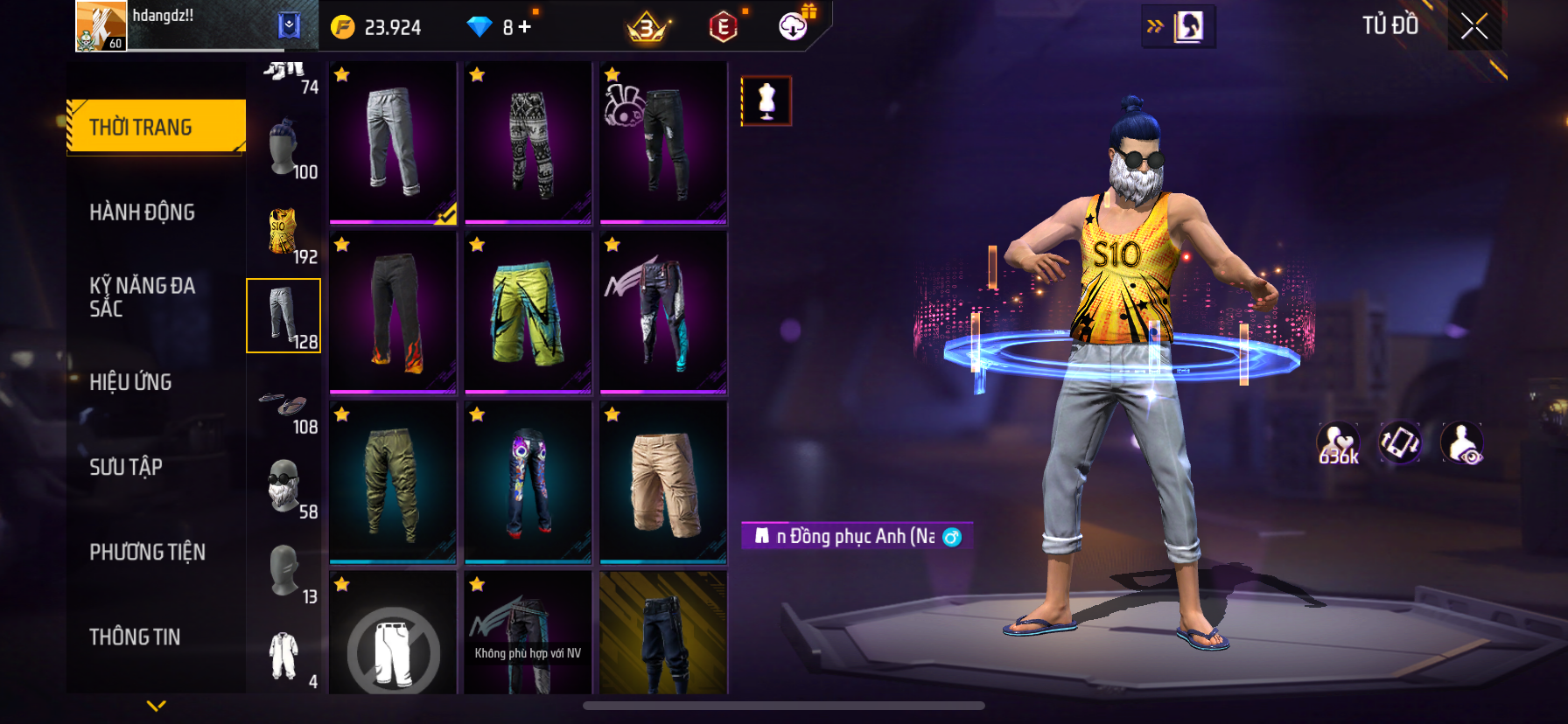
Task: Choose the khaki beige shorts
Action: (663, 481)
